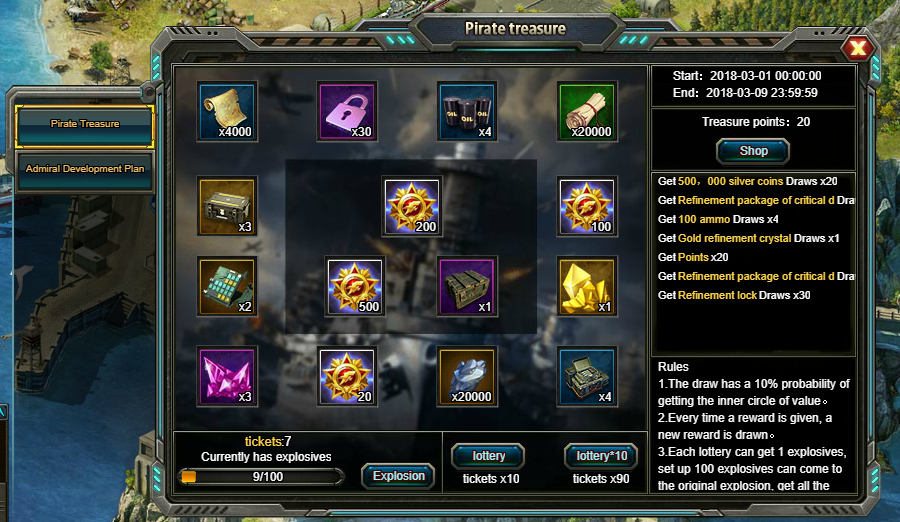Switch to the Pirate Treasure tab
This screenshot has width=900, height=522.
85,124
